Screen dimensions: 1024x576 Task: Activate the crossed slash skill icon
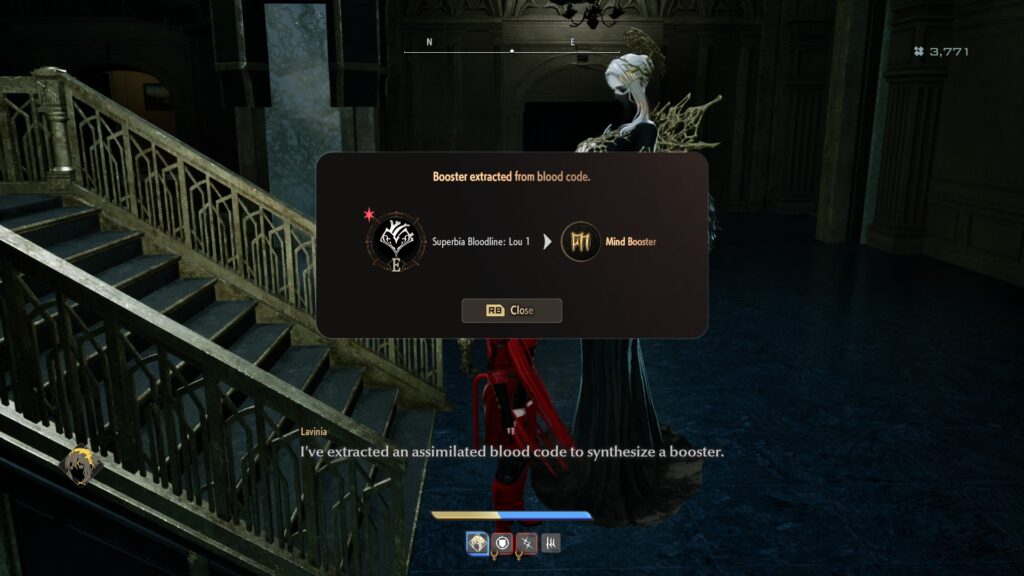(x=526, y=543)
